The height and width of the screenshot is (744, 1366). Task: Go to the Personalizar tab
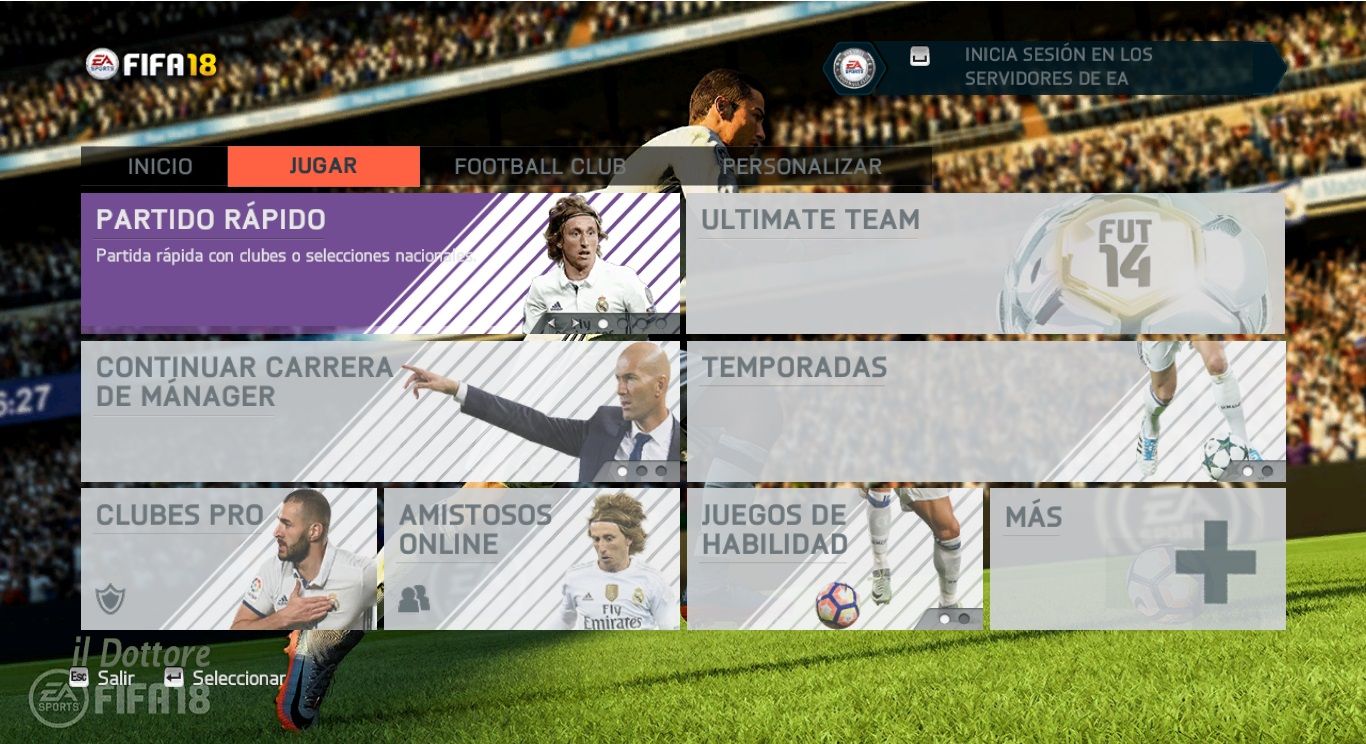(x=802, y=167)
